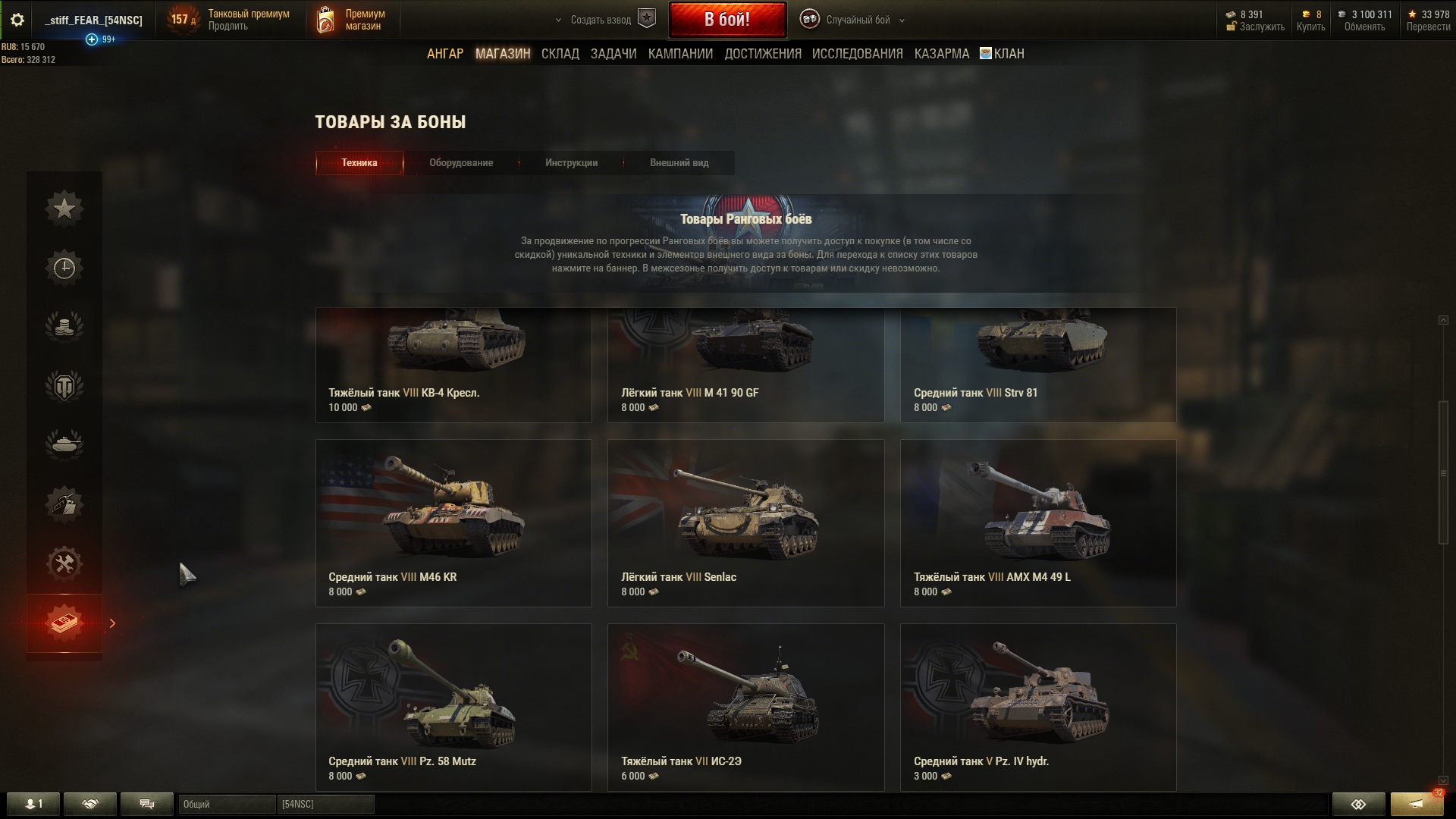Select the M46 KR medium tank card
This screenshot has height=819, width=1456.
453,523
